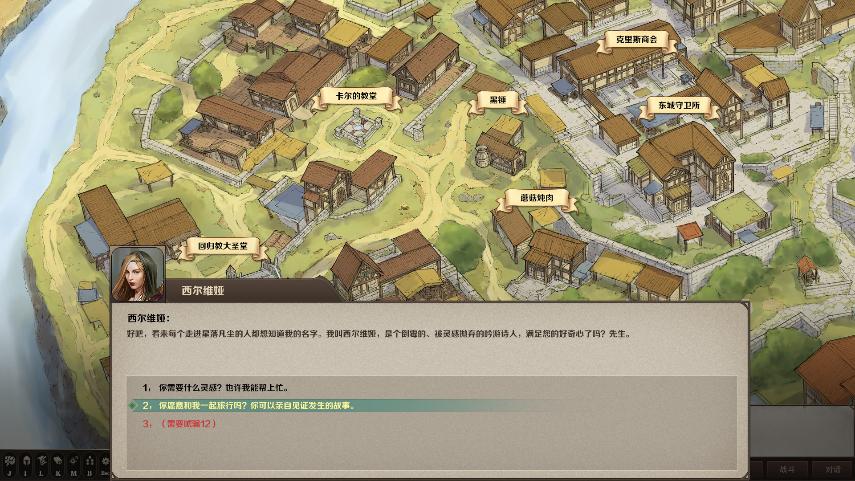855x481 pixels.
Task: Switch to the 战斗 log tab
Action: pos(785,468)
